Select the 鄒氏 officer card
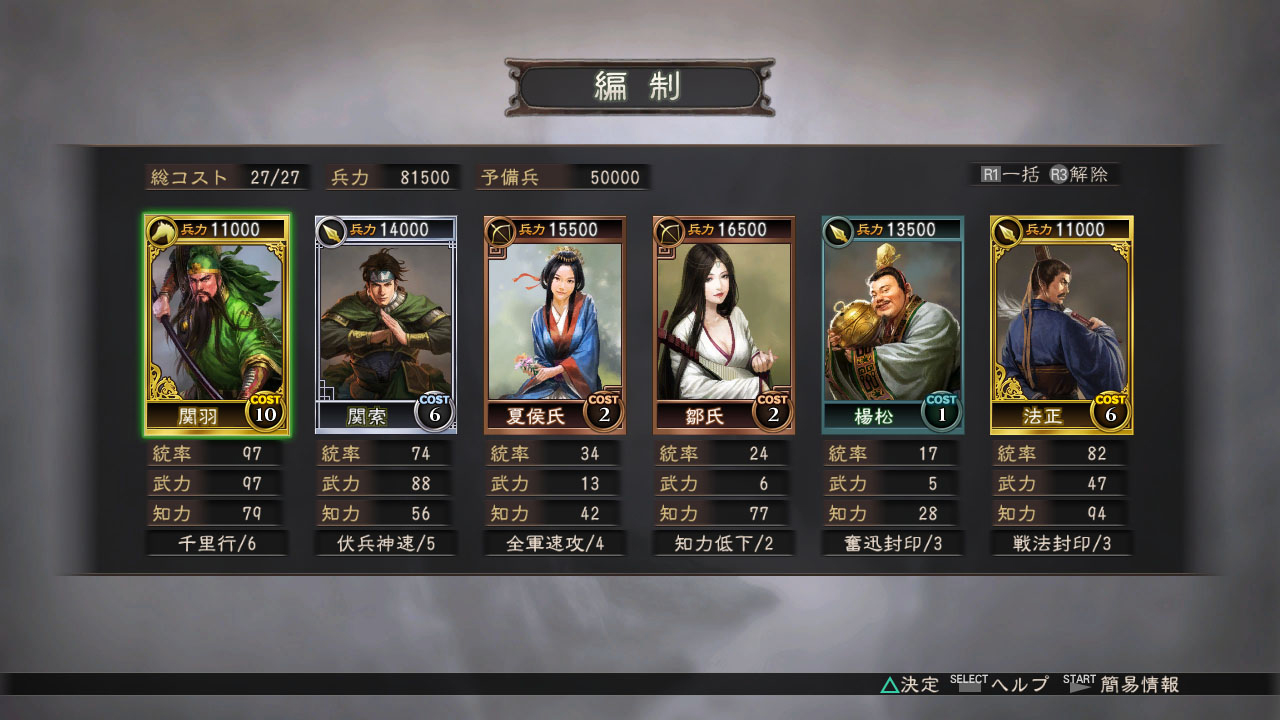The image size is (1280, 720). (x=724, y=325)
